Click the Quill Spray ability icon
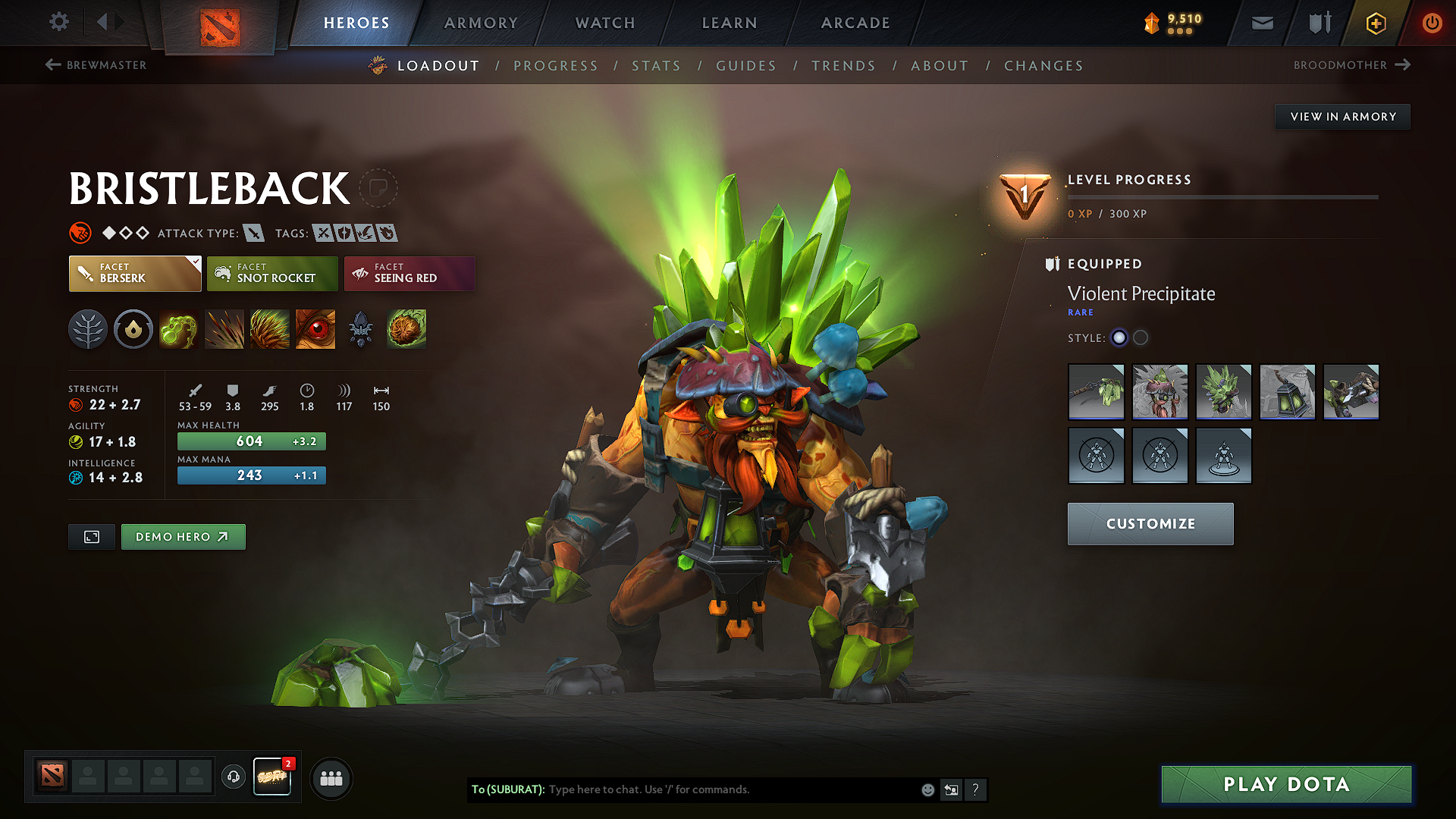Image resolution: width=1456 pixels, height=819 pixels. pyautogui.click(x=224, y=329)
